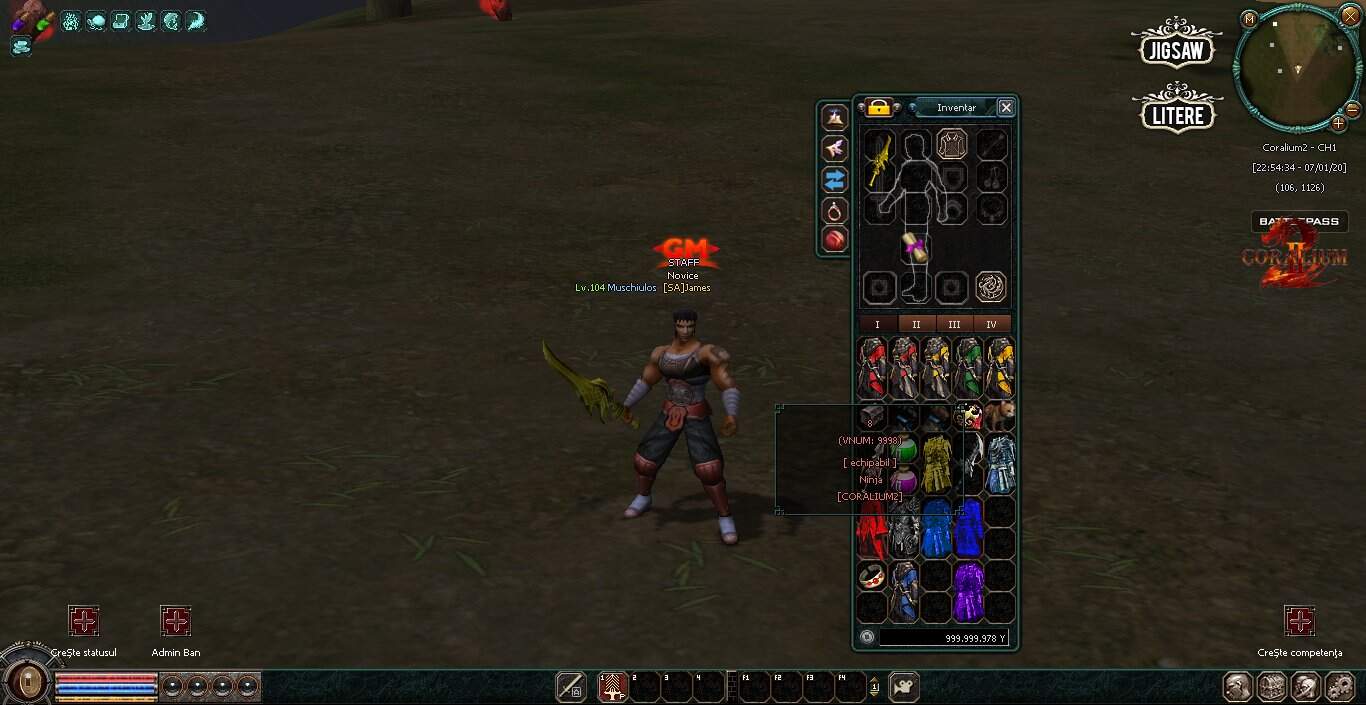Select the yellow armor in inventory
This screenshot has height=705, width=1366.
click(936, 463)
